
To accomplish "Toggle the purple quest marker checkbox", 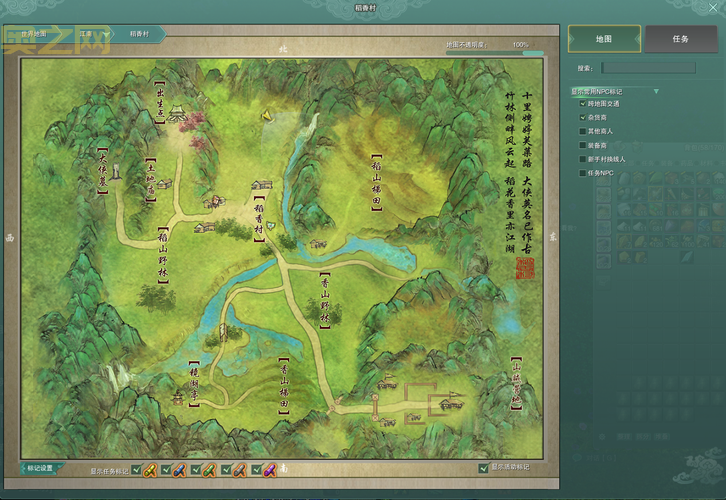I will 255,469.
